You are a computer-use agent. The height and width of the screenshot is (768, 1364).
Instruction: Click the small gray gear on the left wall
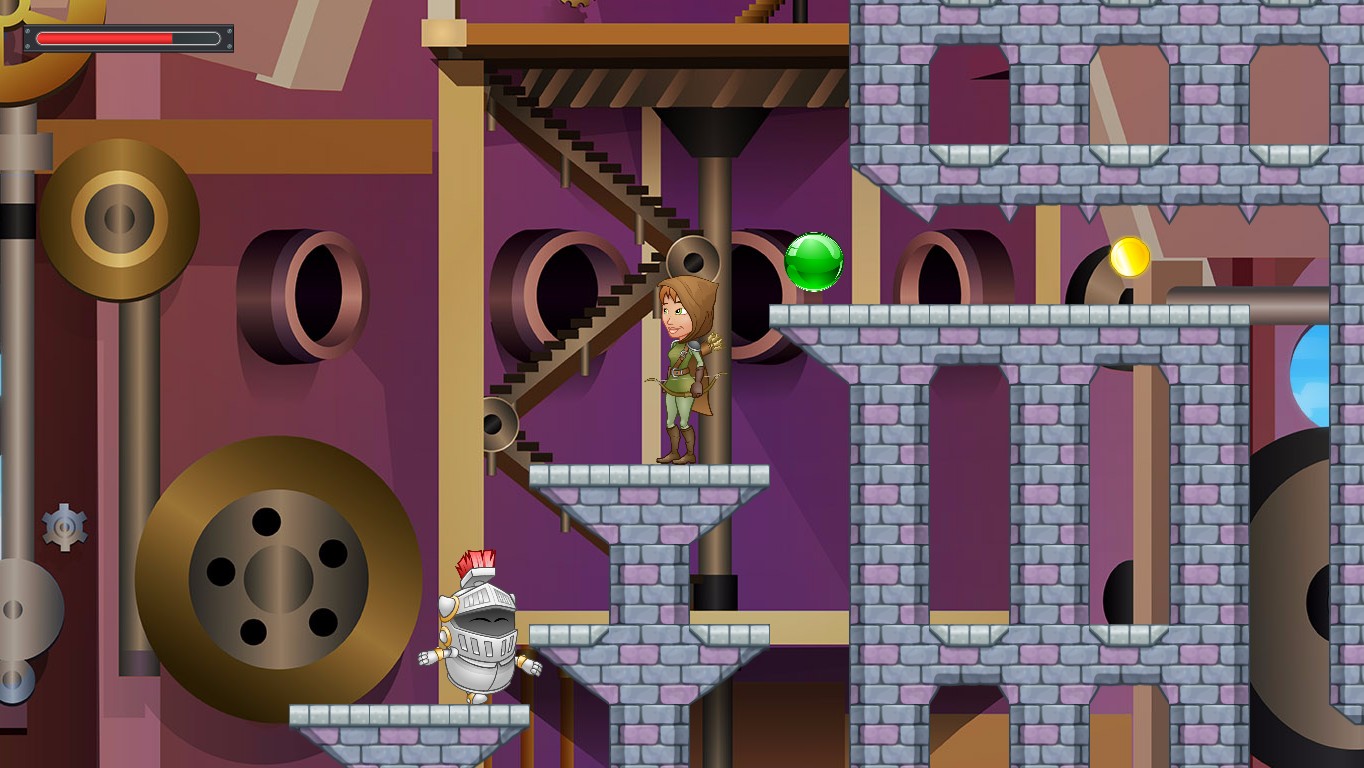point(63,525)
